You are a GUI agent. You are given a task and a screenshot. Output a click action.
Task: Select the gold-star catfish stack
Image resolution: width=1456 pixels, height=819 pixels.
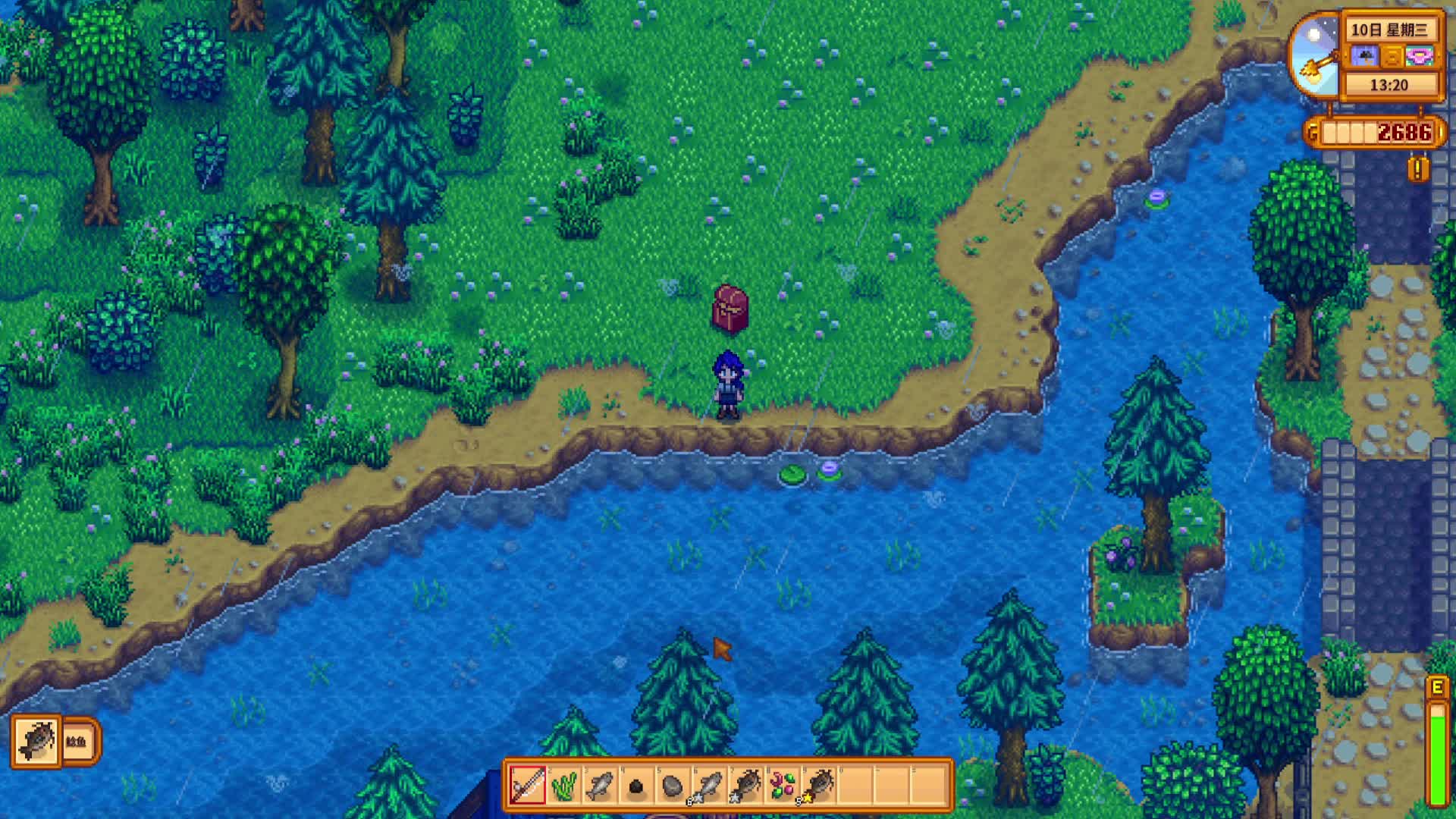[818, 784]
